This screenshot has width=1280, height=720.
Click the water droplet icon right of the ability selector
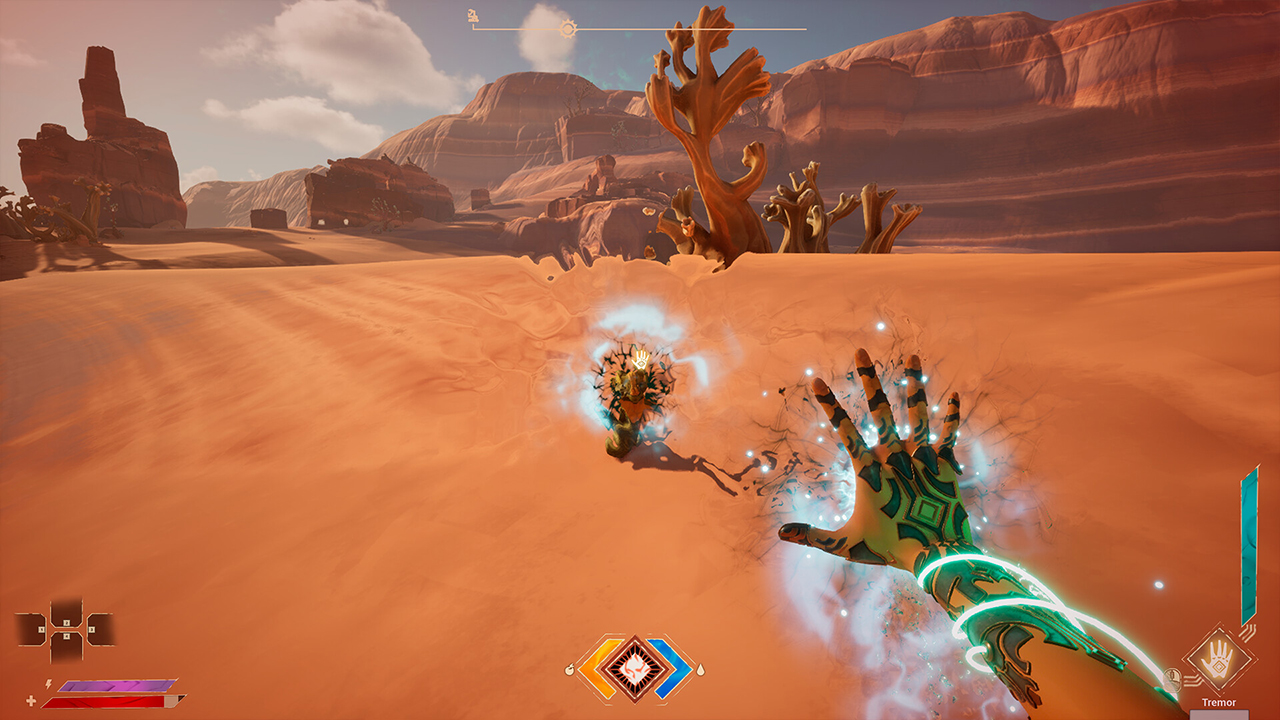tap(701, 670)
